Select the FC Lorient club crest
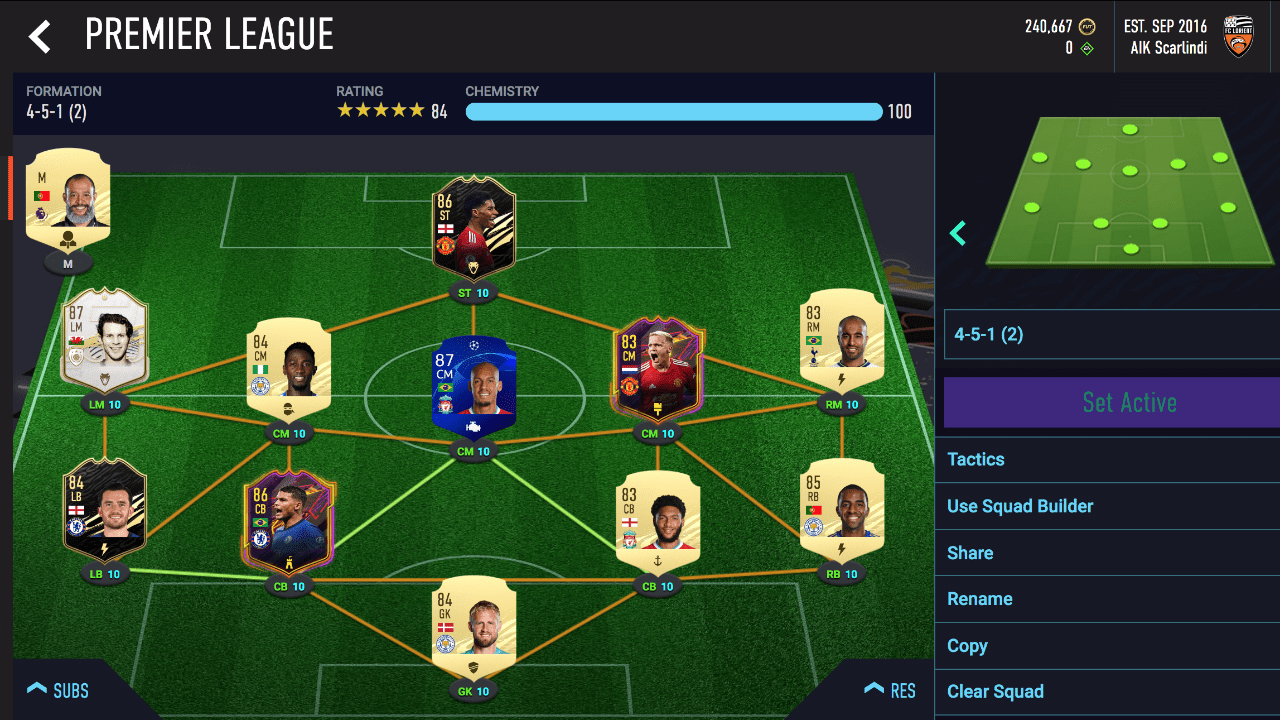Image resolution: width=1280 pixels, height=720 pixels. [1238, 34]
